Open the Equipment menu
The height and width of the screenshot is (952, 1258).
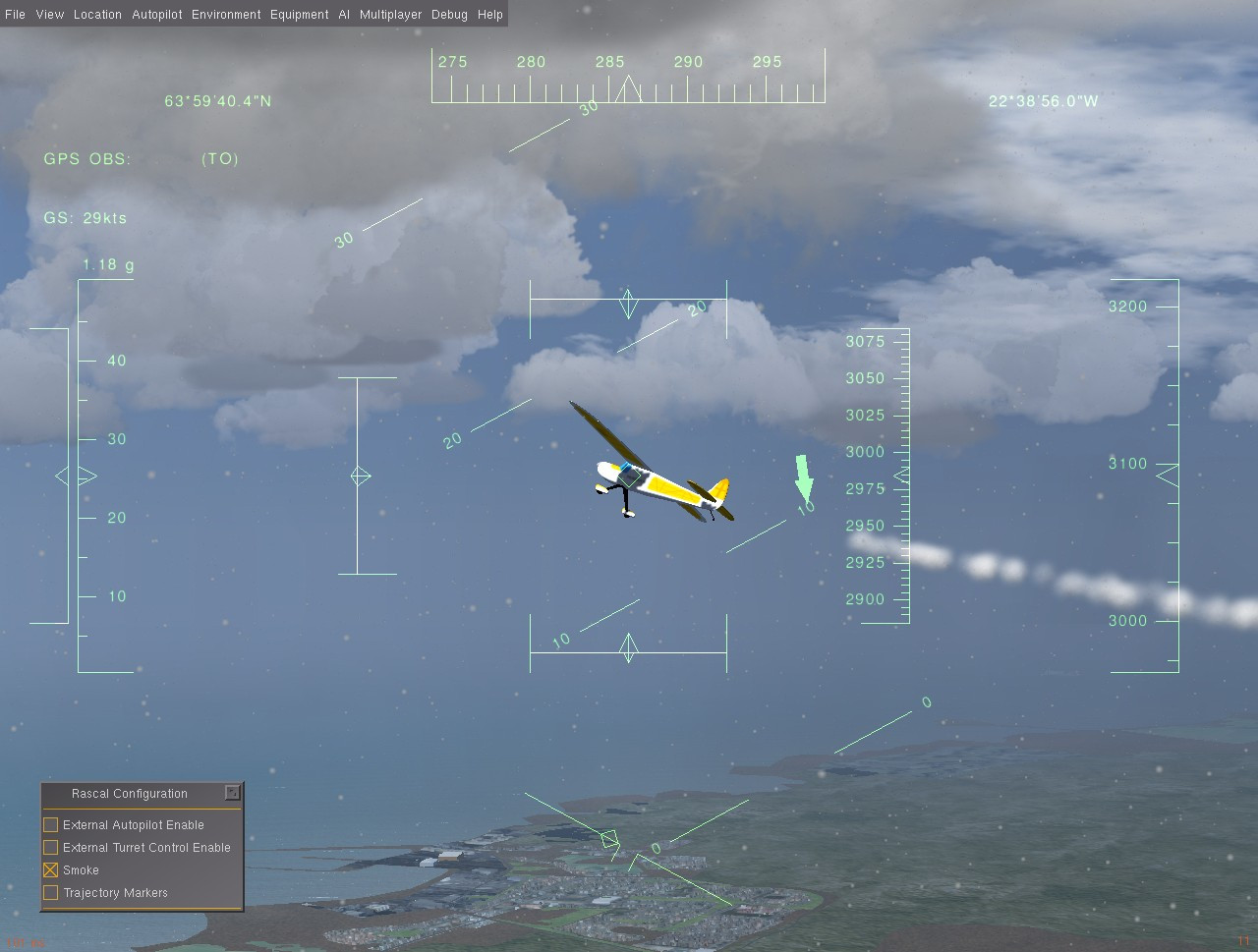(299, 14)
